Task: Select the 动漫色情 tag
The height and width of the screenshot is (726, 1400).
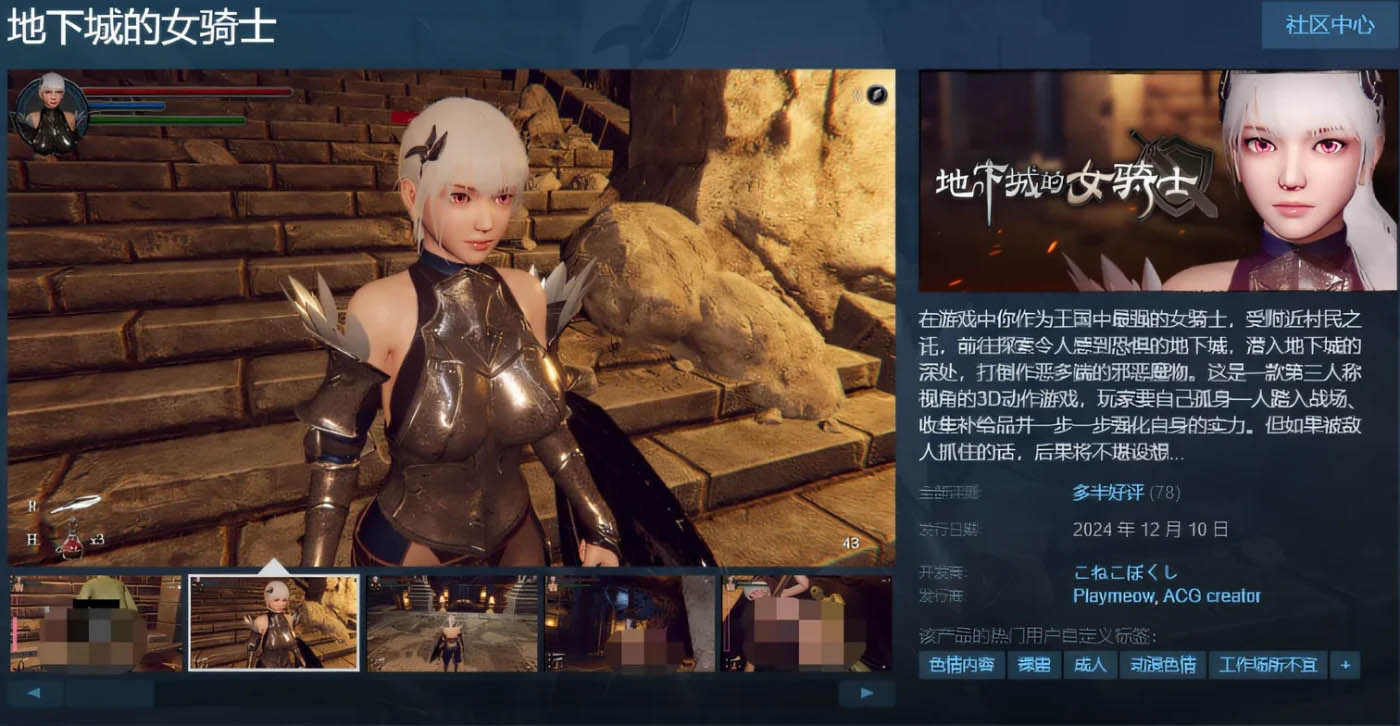Action: 1163,664
